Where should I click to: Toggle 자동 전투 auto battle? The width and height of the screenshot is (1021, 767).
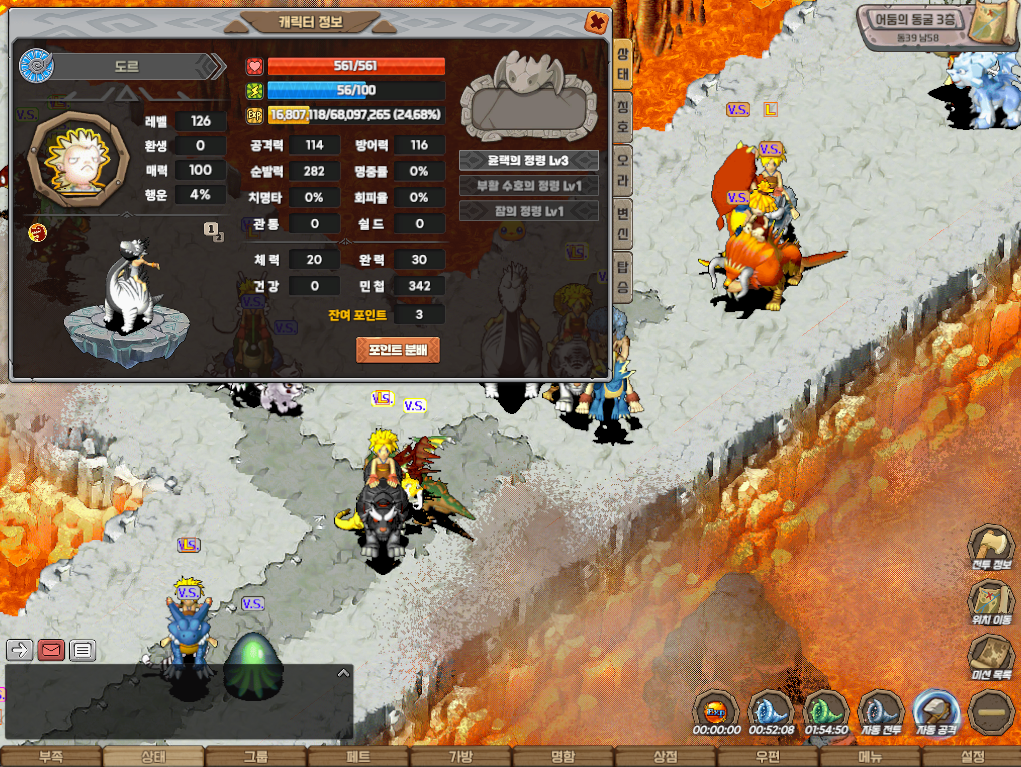pyautogui.click(x=881, y=713)
